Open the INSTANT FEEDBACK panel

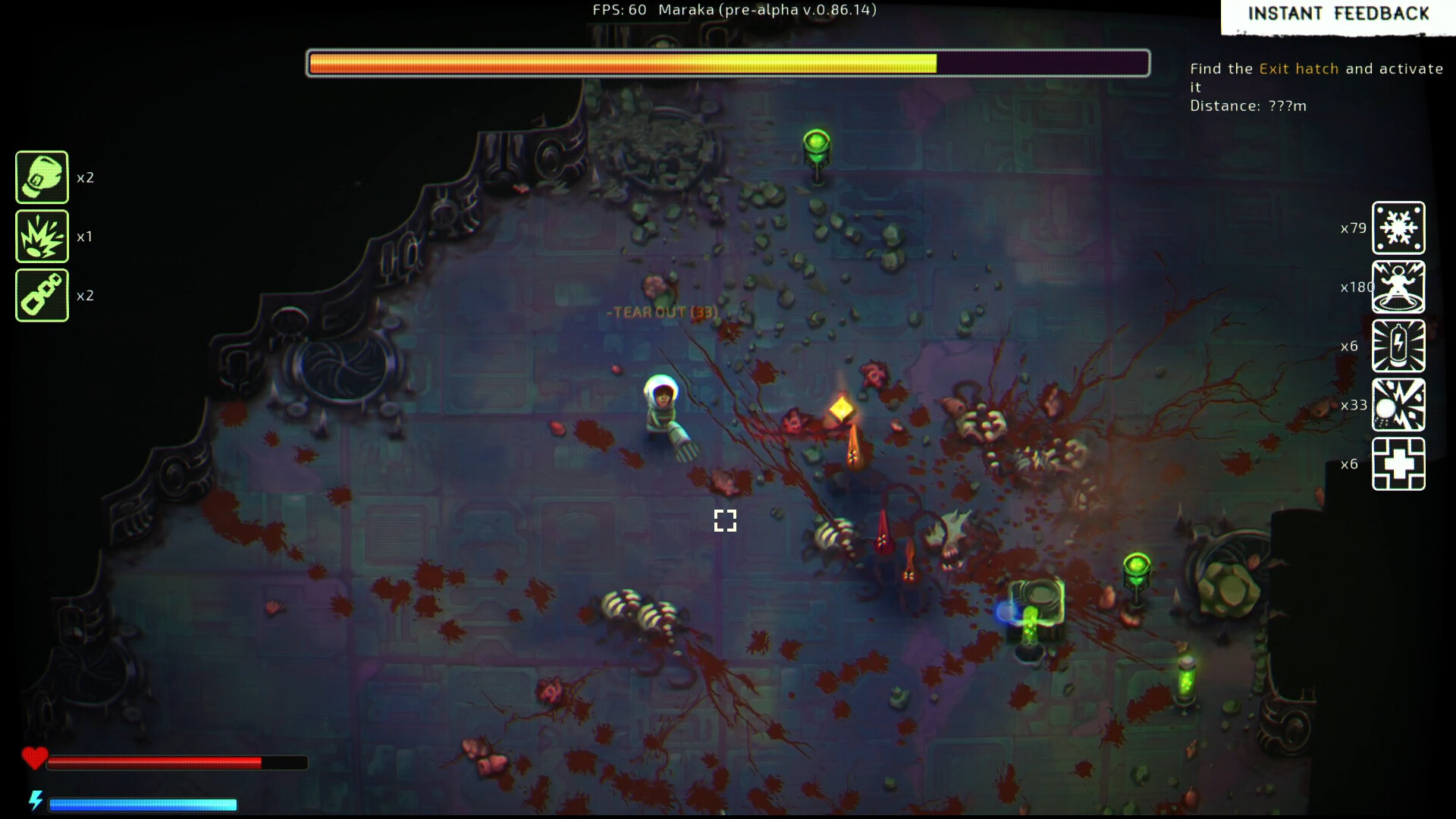[x=1338, y=14]
